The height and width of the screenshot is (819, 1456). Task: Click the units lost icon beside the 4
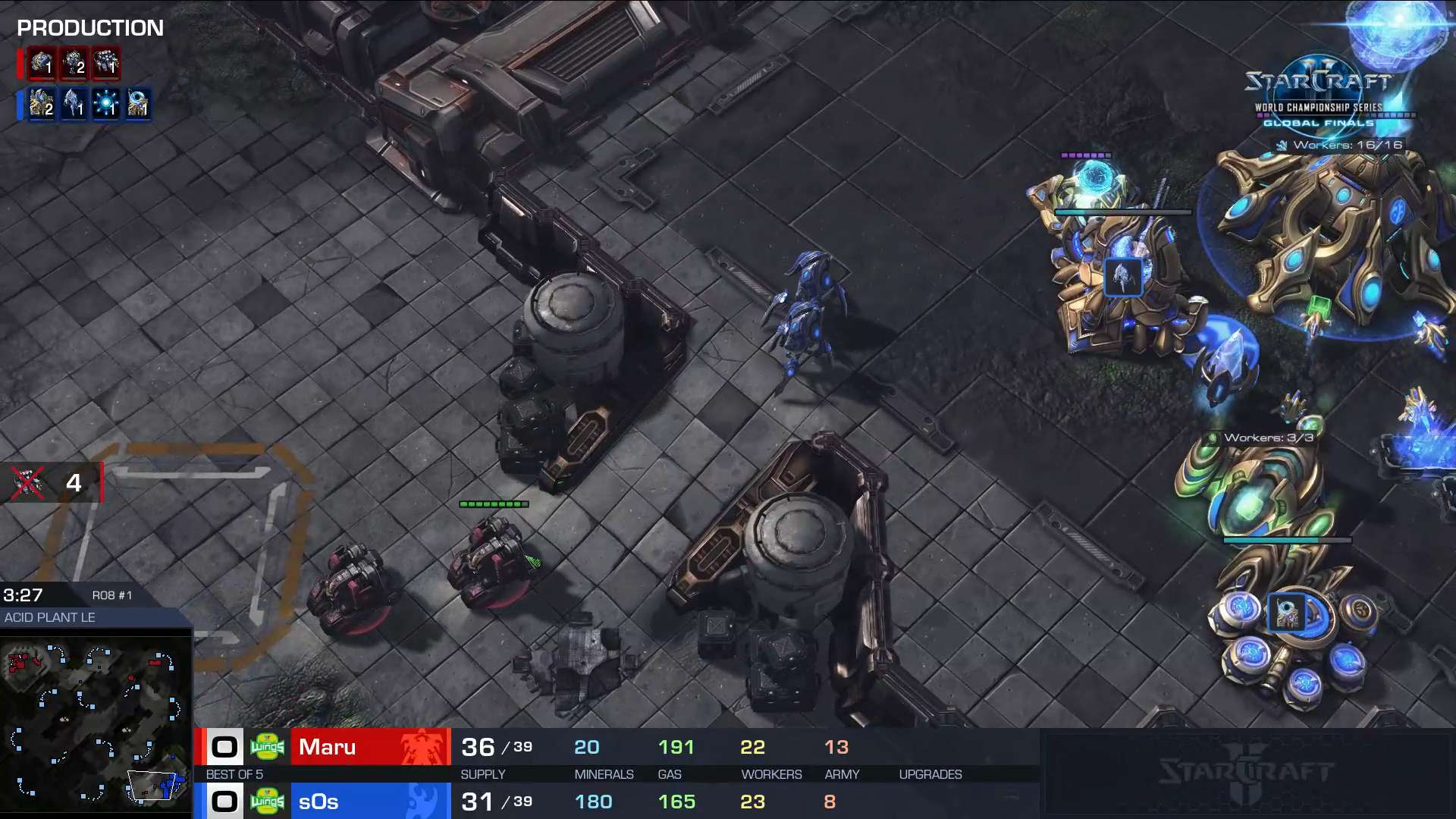(28, 482)
